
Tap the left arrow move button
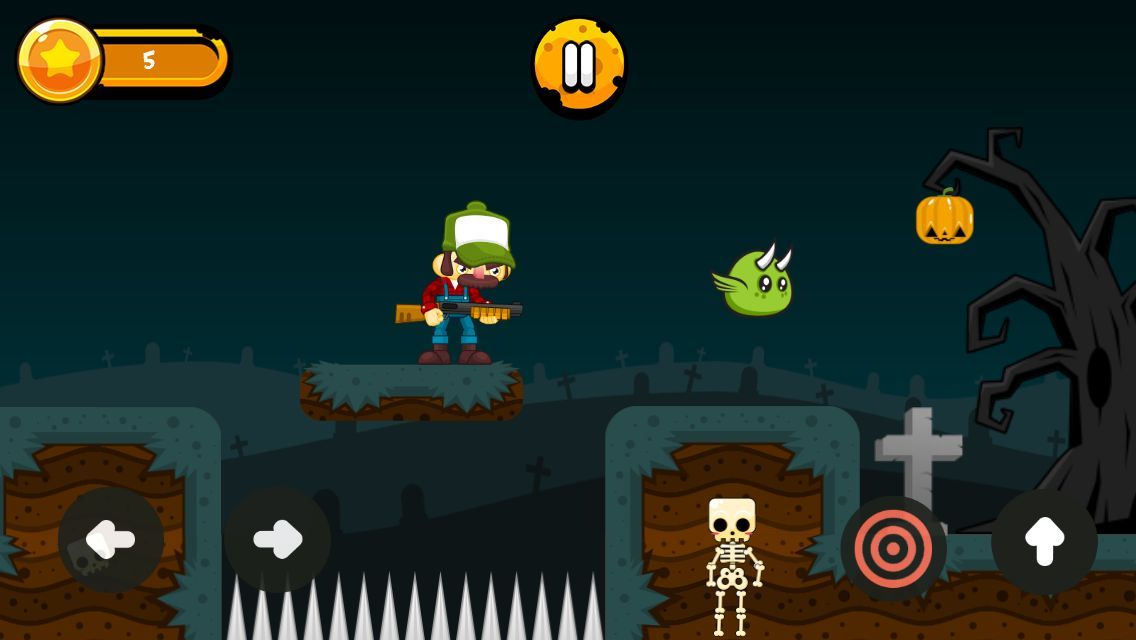pos(110,540)
